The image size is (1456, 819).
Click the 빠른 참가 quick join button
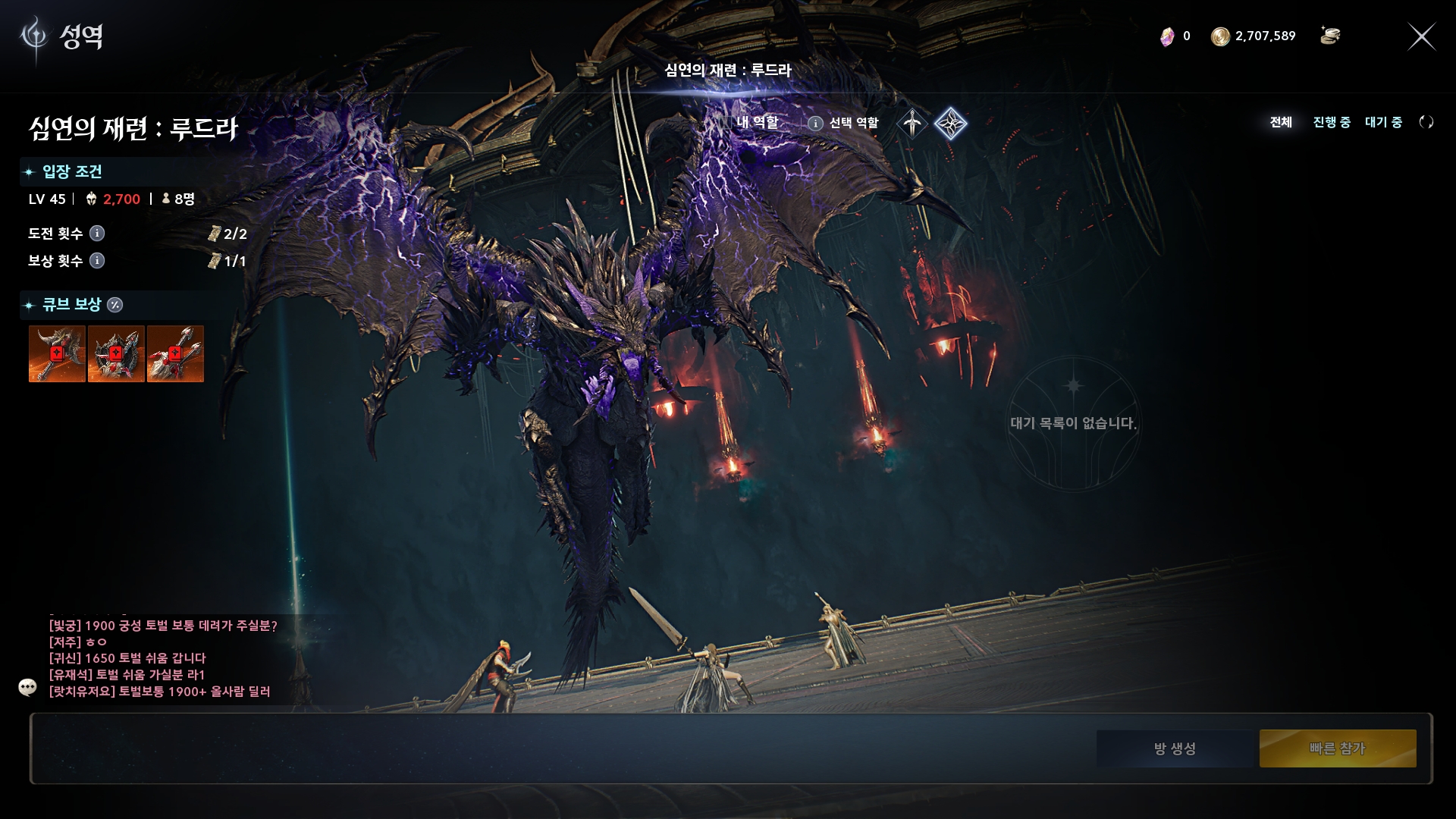1338,748
